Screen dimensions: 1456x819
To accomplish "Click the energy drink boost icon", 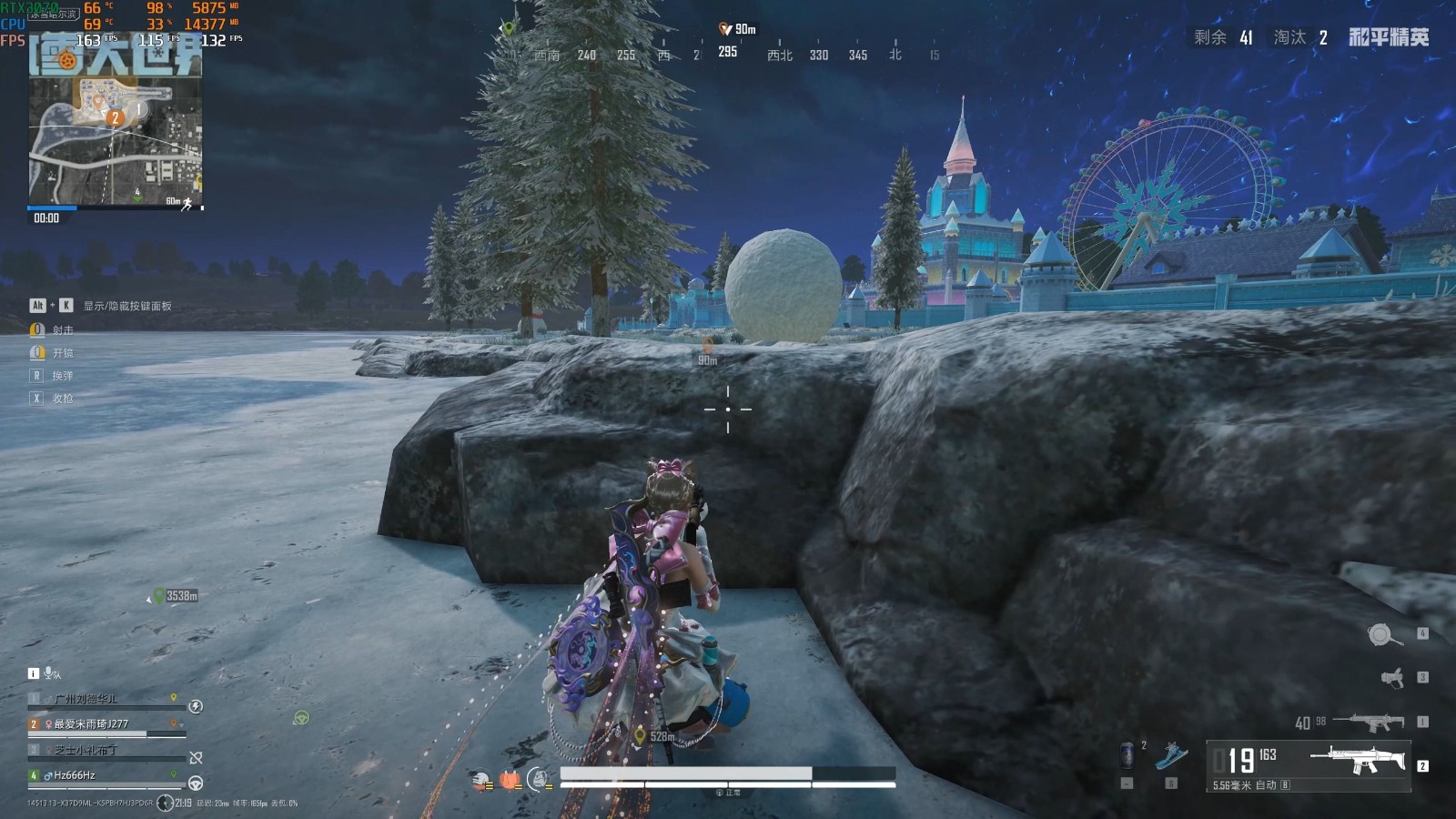I will 1128,756.
